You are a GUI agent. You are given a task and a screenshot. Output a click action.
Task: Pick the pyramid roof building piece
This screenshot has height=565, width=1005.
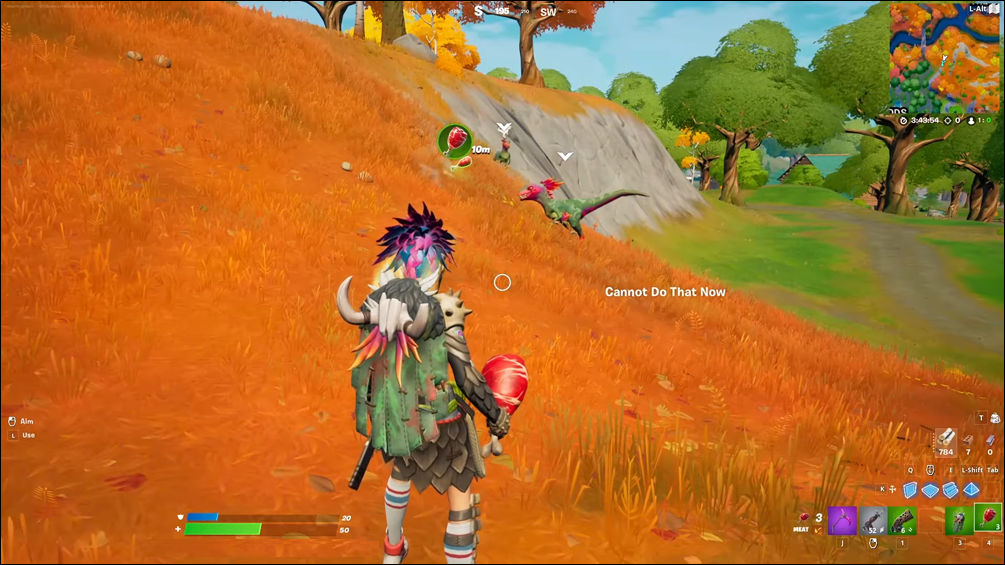click(971, 490)
